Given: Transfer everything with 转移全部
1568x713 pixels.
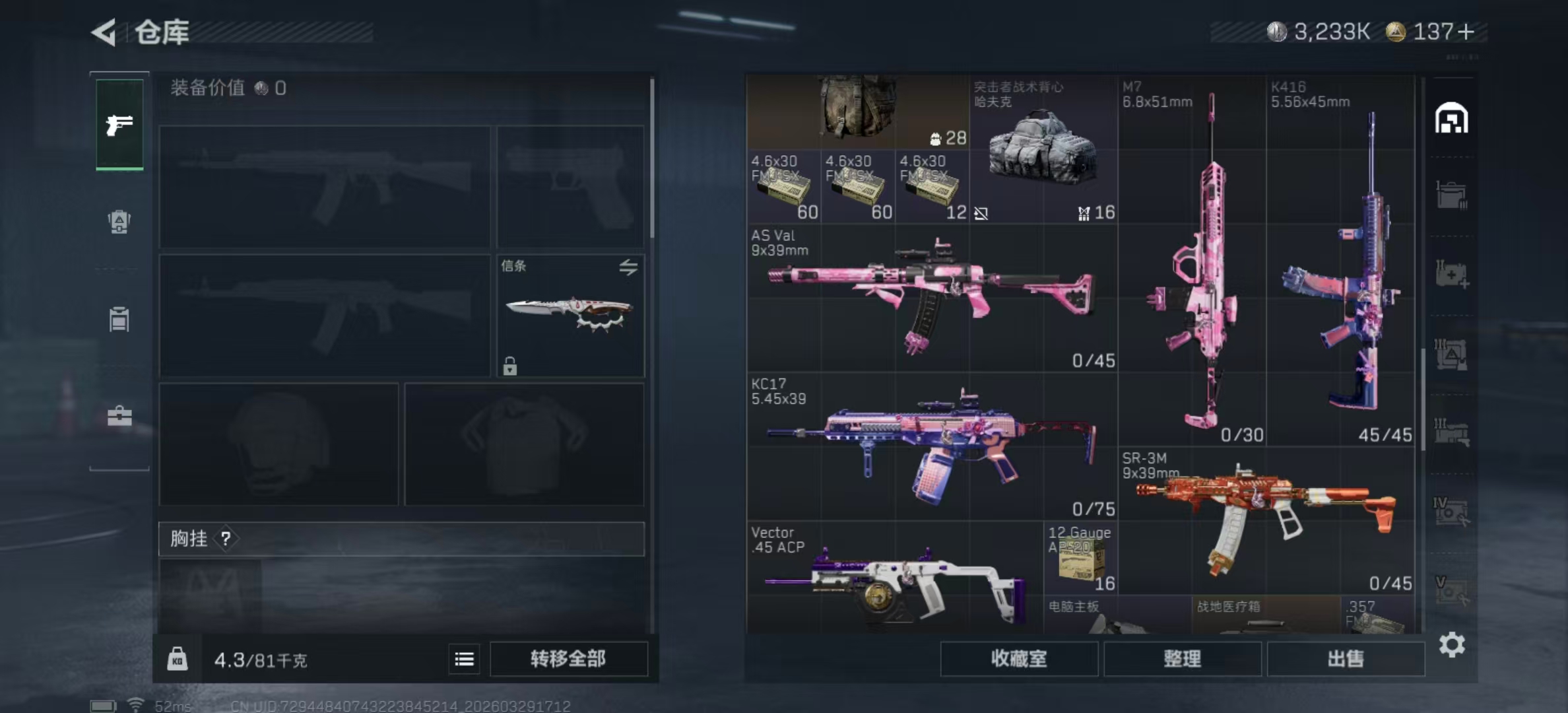Looking at the screenshot, I should [x=568, y=659].
